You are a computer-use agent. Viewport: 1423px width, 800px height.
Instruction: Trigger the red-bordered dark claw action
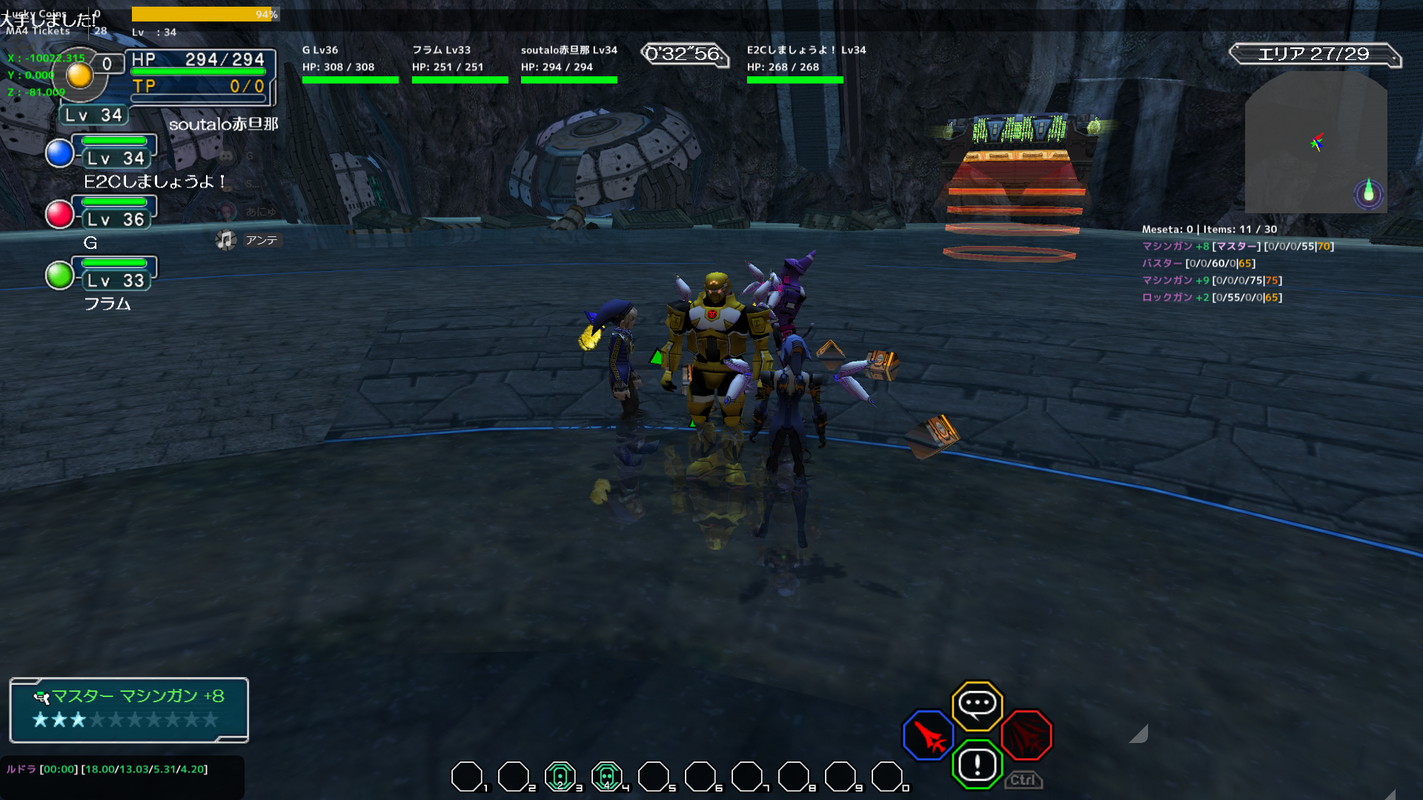pyautogui.click(x=1026, y=736)
